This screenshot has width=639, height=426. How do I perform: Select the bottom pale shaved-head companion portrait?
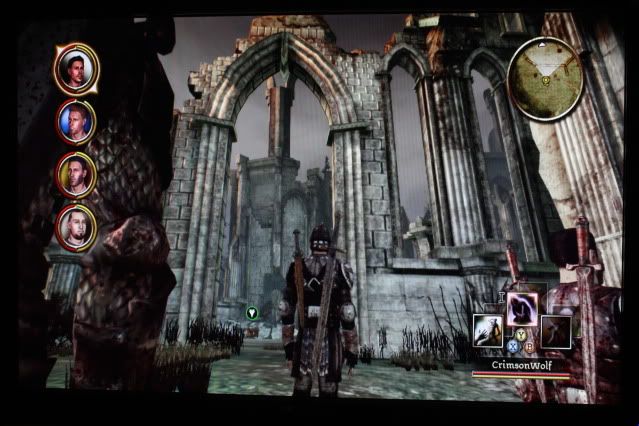(x=76, y=226)
